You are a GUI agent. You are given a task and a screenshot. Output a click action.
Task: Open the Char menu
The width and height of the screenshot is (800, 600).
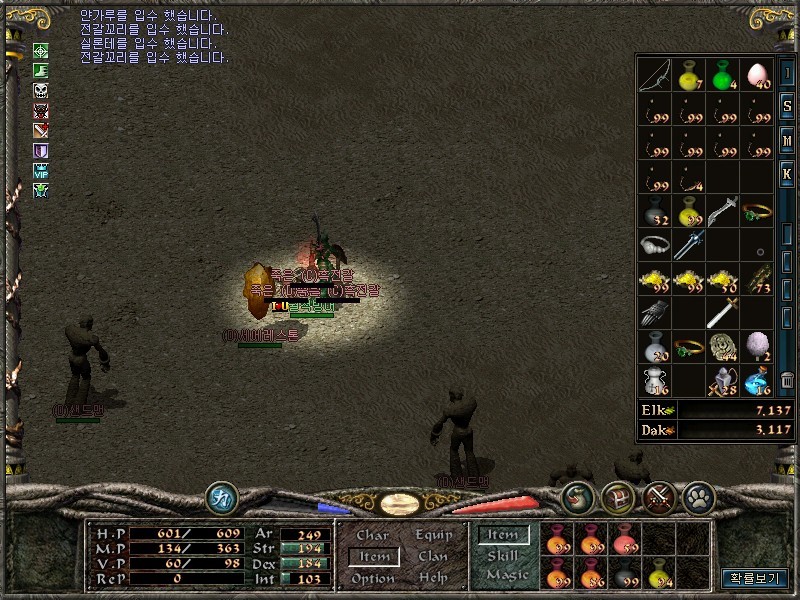pyautogui.click(x=372, y=535)
